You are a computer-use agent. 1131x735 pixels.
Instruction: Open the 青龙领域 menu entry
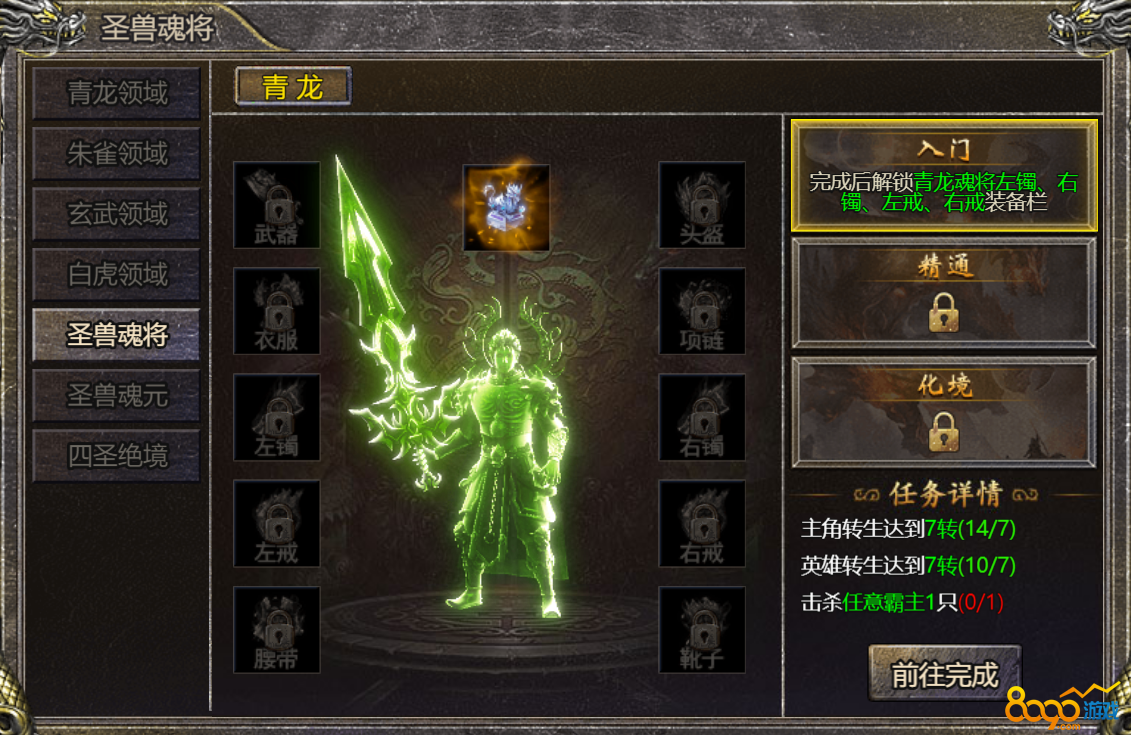point(117,93)
